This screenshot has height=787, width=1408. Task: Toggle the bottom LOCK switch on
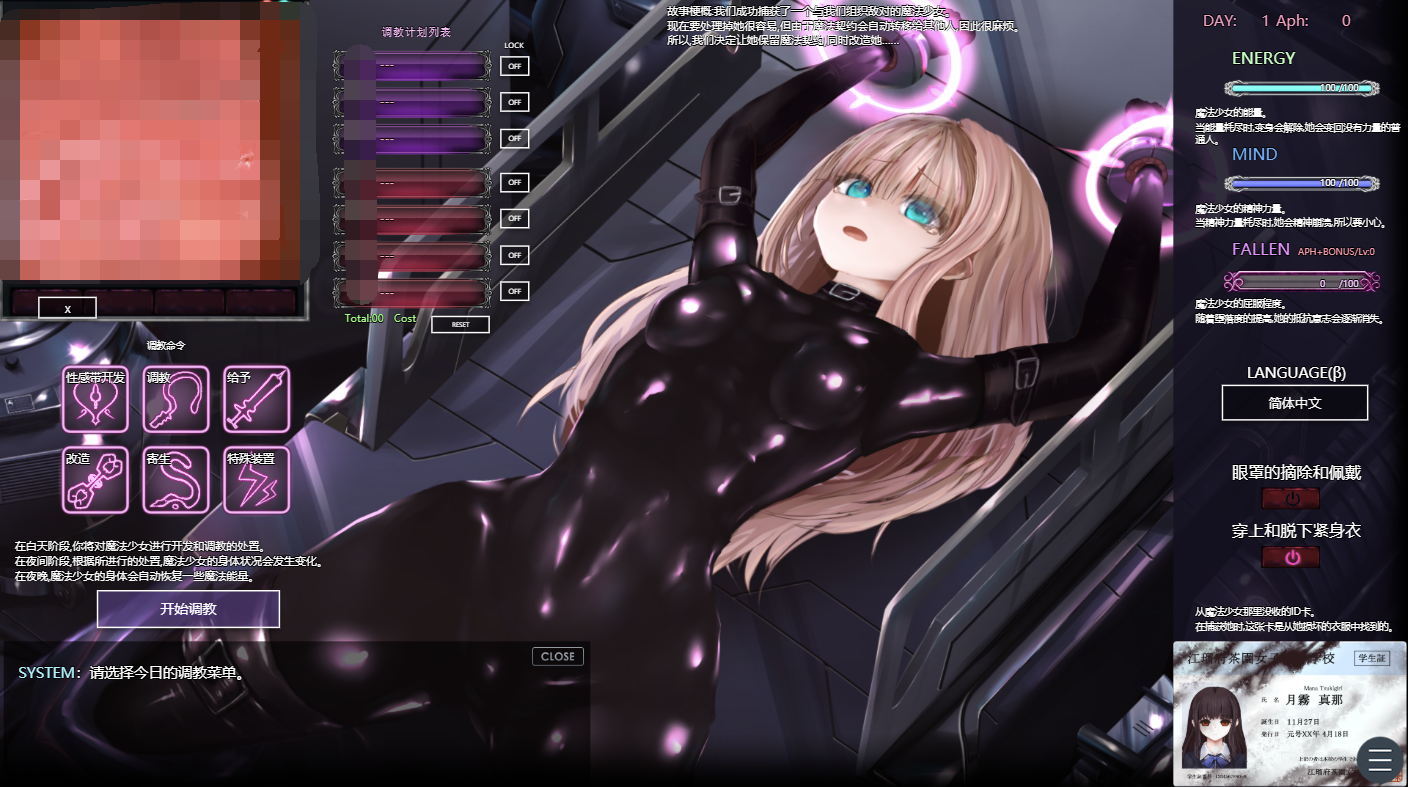514,291
